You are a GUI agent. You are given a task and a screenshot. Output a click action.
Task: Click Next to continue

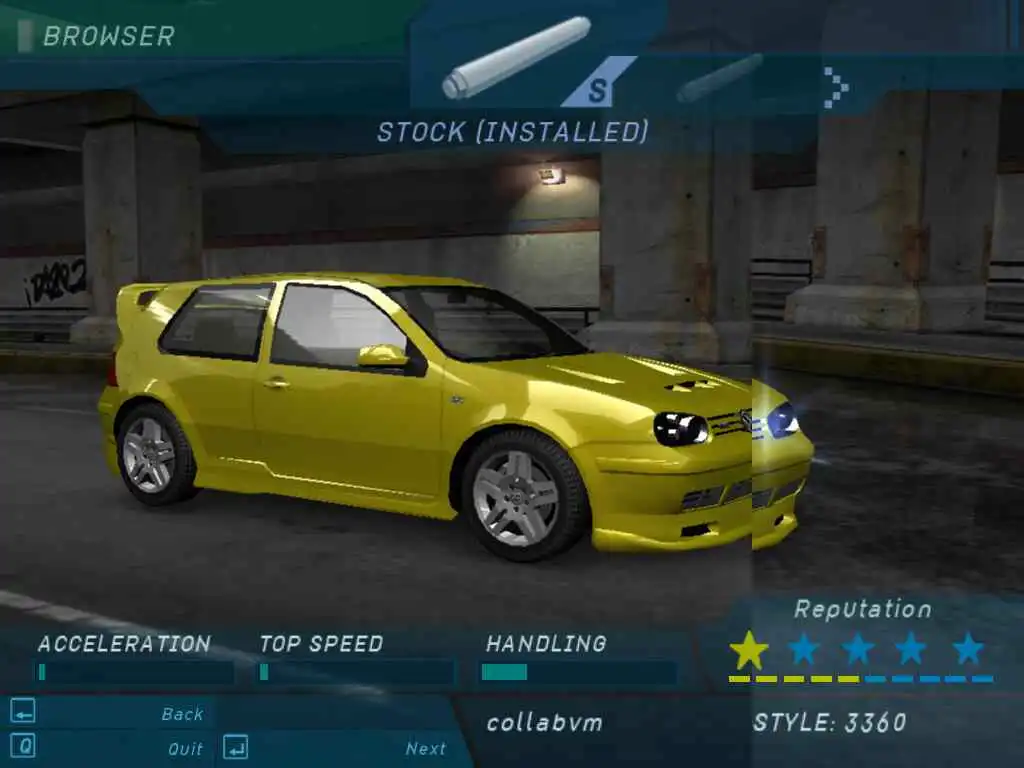point(425,748)
